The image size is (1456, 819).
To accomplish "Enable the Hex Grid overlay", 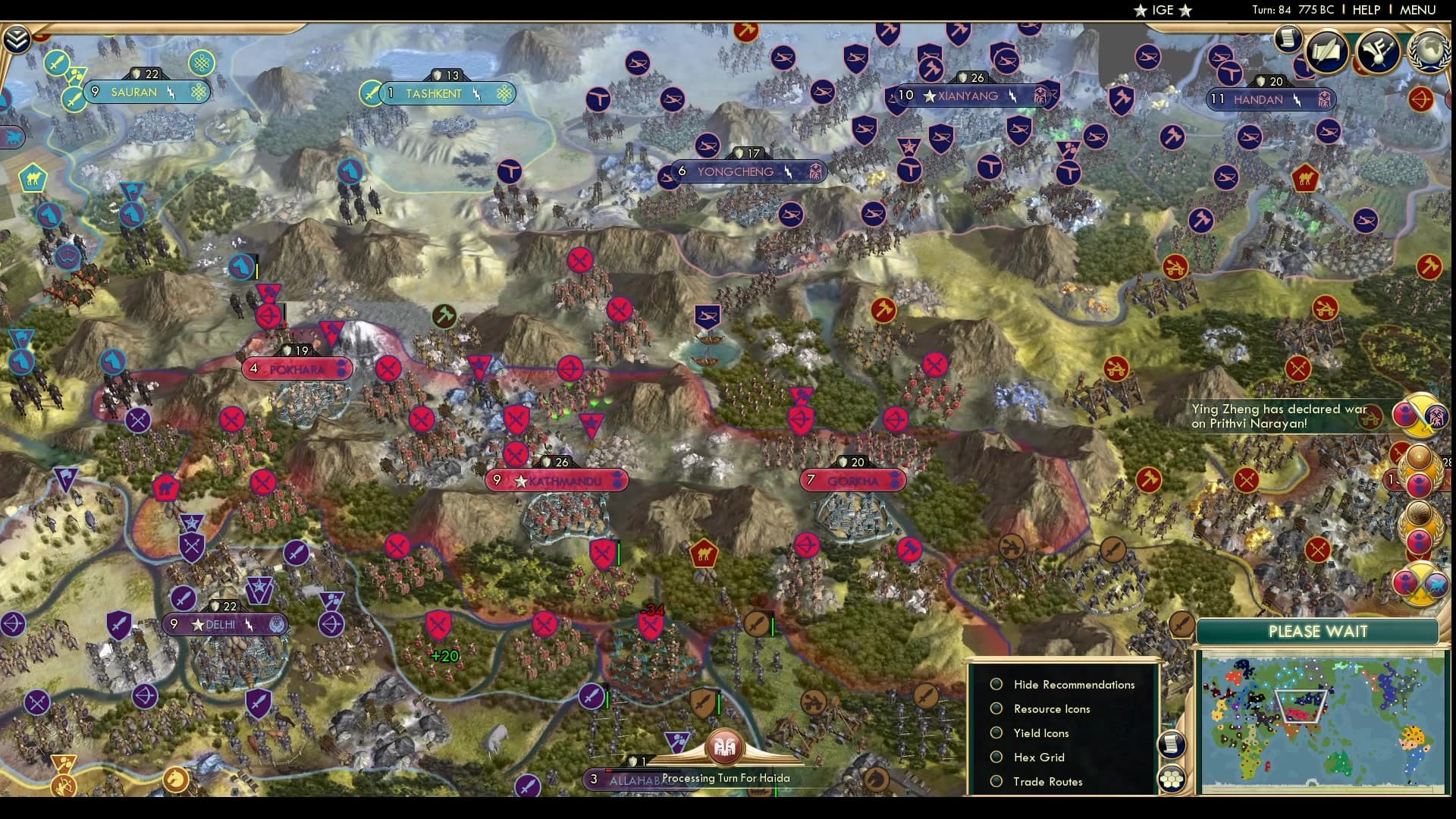I will (x=1037, y=757).
